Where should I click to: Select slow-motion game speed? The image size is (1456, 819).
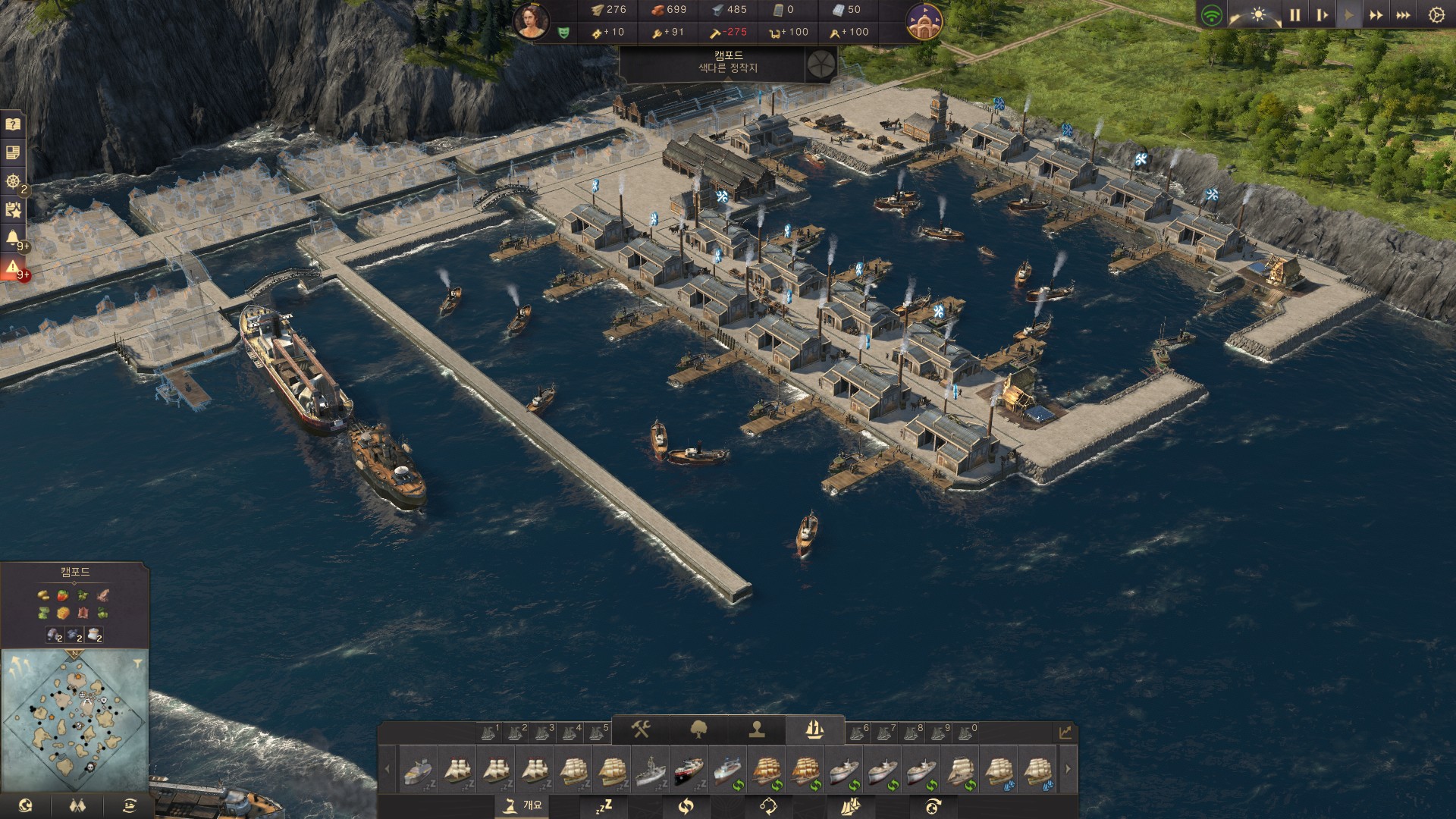point(1322,15)
